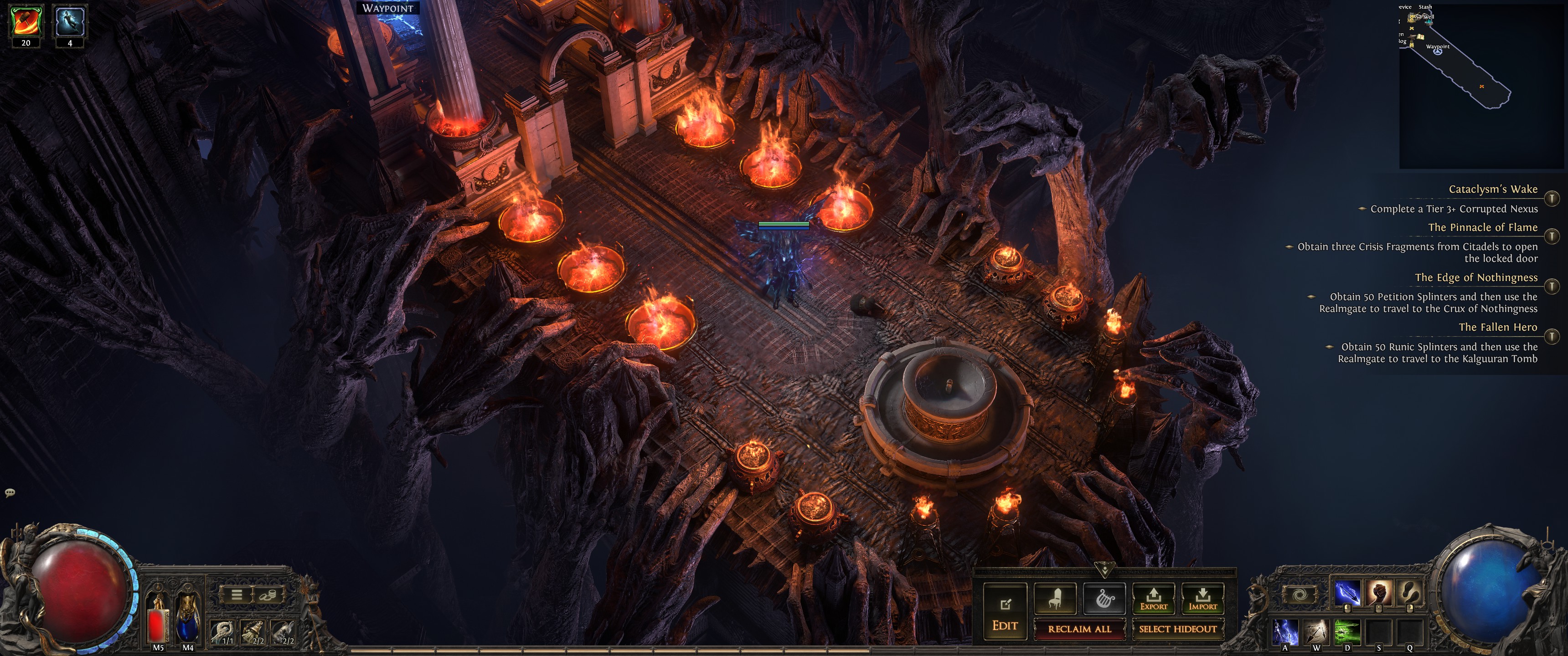Toggle the Cataclysm's Wake quest pin
Viewport: 1568px width, 656px height.
(1552, 198)
